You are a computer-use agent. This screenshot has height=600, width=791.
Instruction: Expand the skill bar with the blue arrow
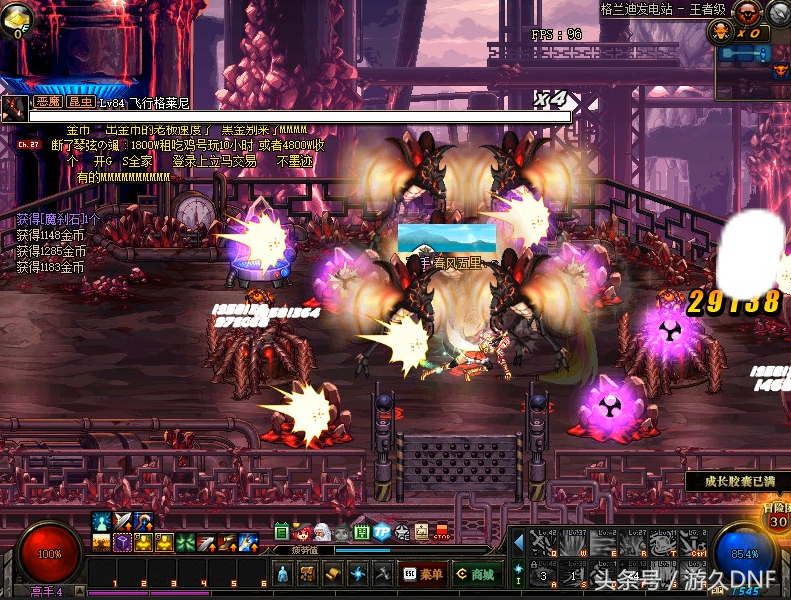coord(518,543)
